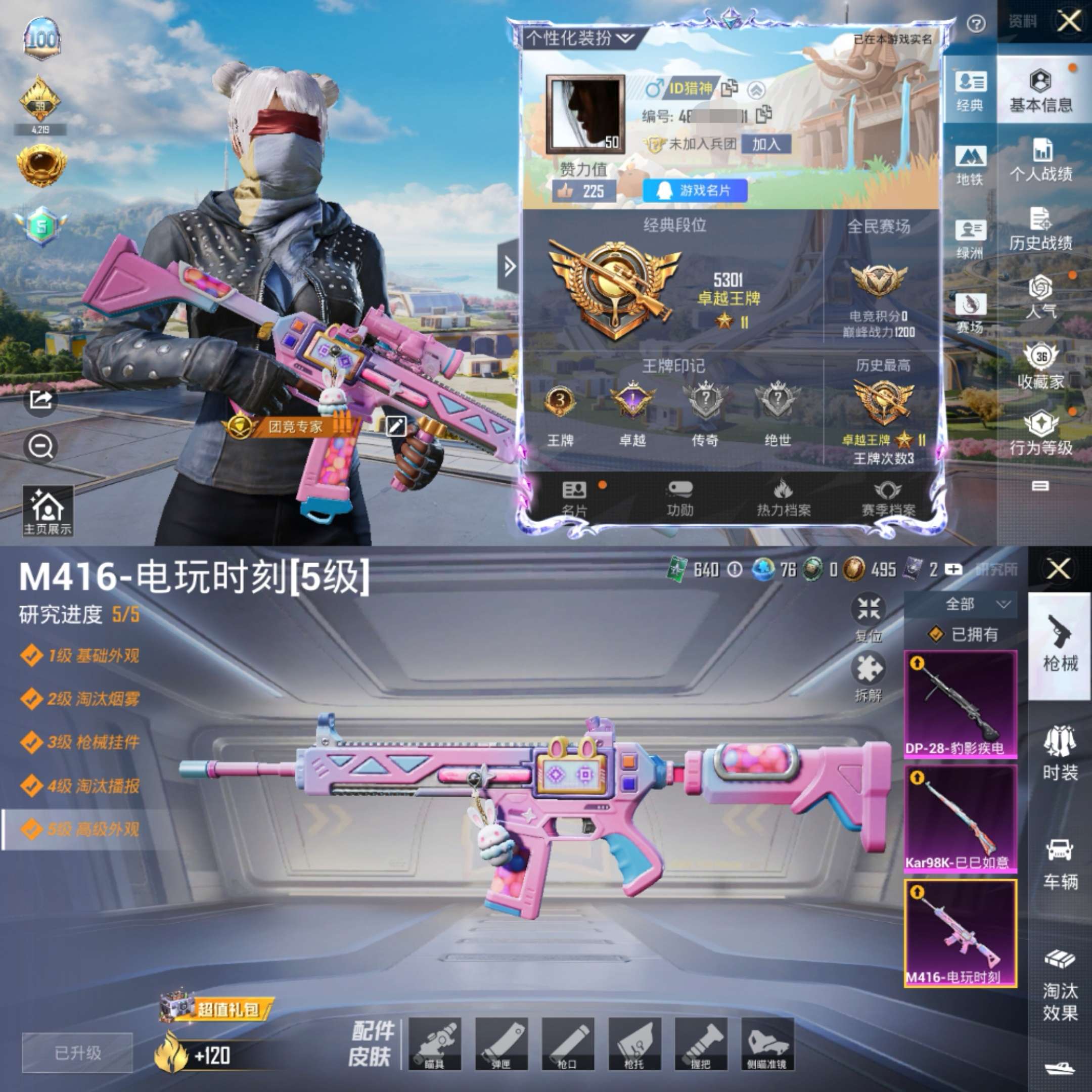Choose the Kar98K 巳巳如意 skin thumbnail
The width and height of the screenshot is (1092, 1092).
961,818
